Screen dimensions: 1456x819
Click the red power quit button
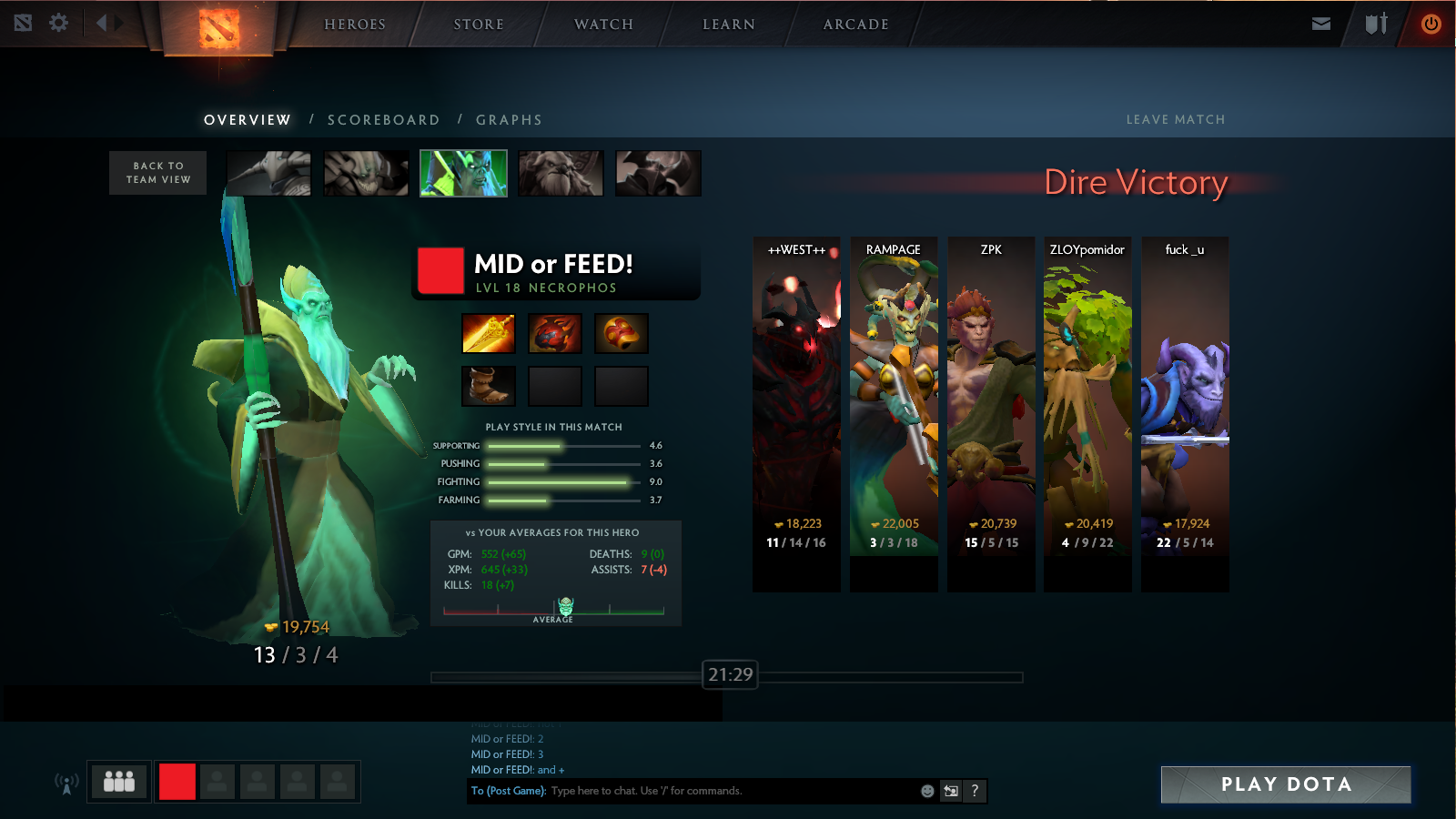[1431, 24]
